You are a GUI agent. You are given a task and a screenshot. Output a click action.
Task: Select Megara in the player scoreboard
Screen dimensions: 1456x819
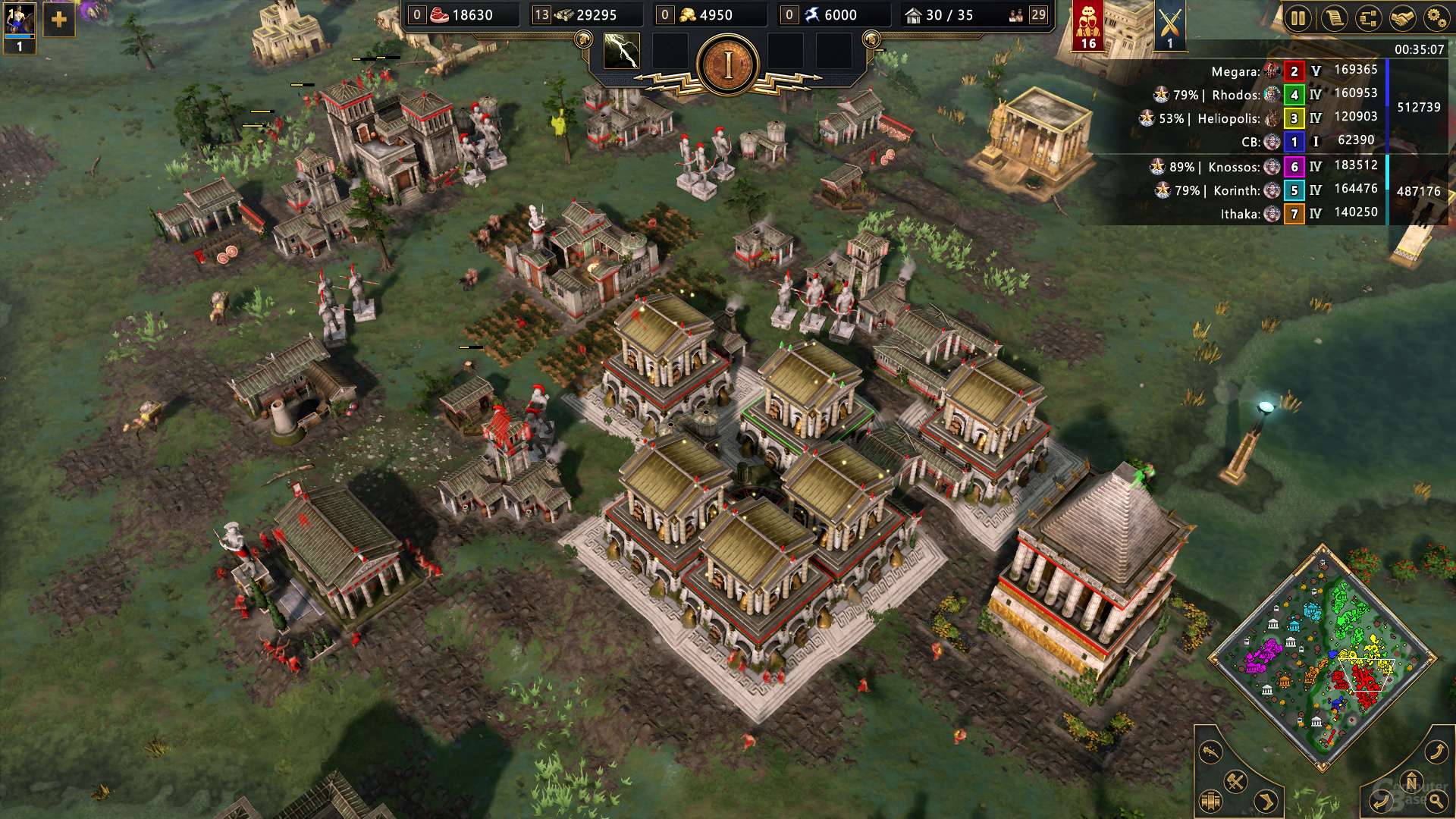1235,71
